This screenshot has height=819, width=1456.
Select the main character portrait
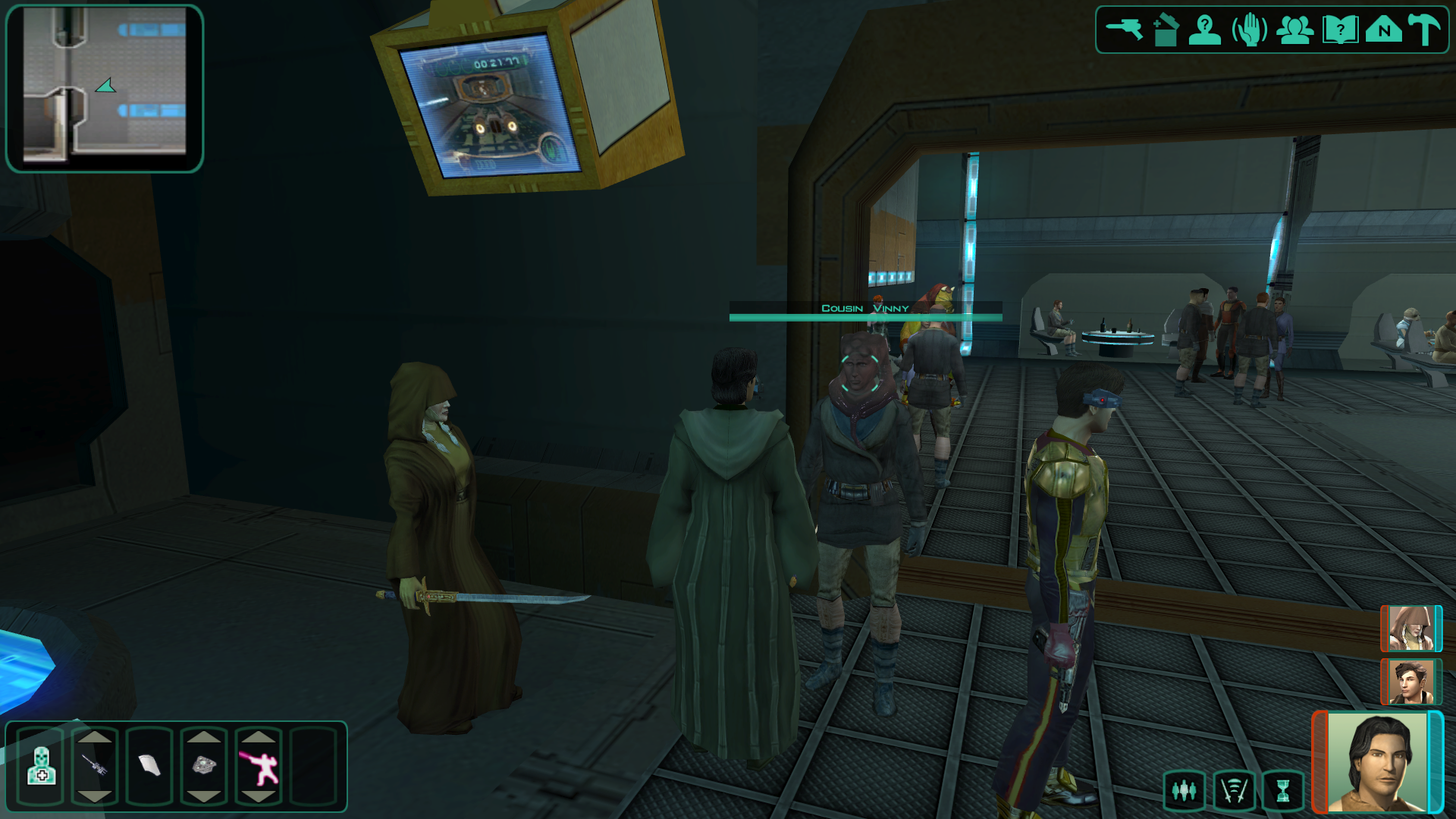pos(1377,762)
